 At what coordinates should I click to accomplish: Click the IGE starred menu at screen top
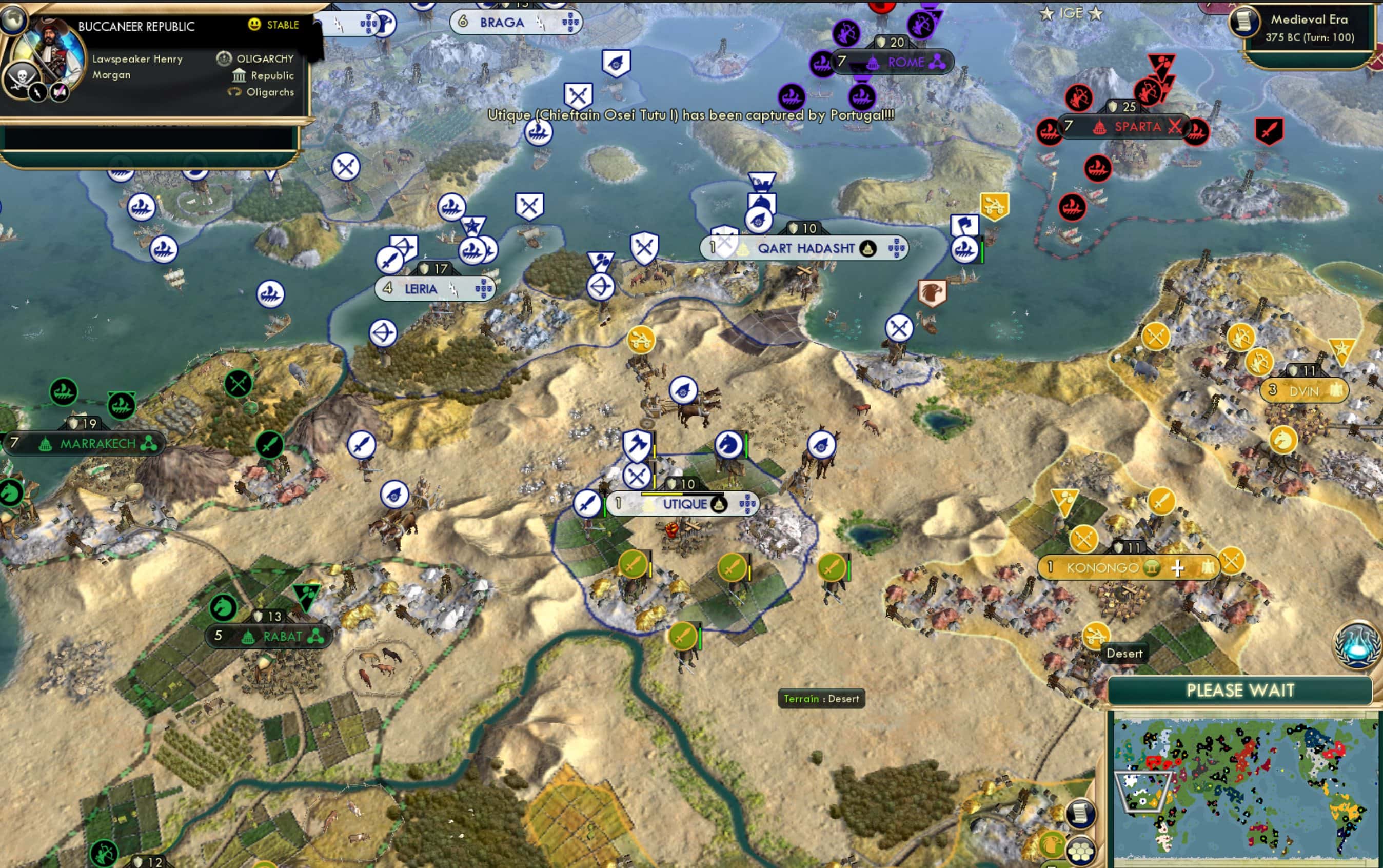click(1070, 13)
